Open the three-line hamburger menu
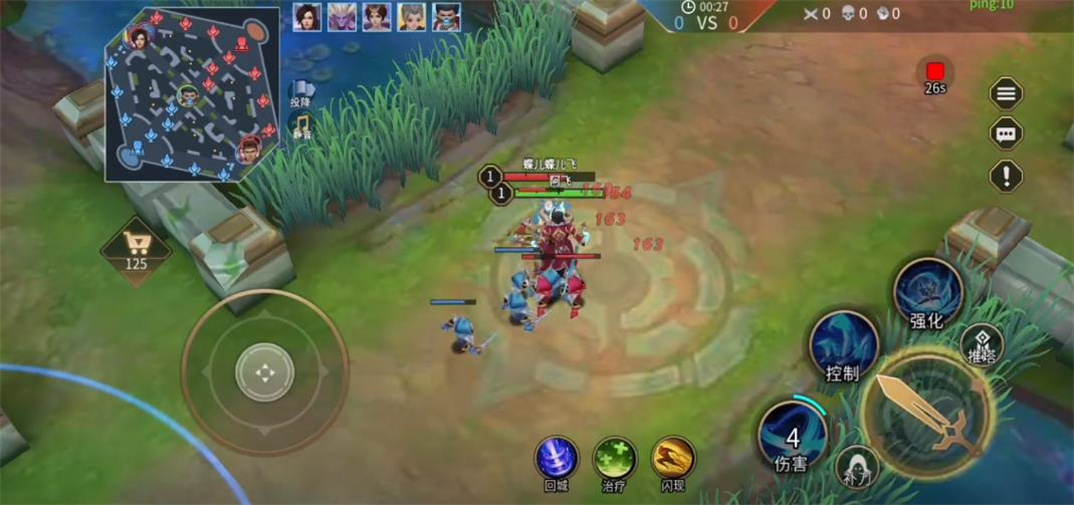Screen dimensions: 1074x505 pos(1006,94)
